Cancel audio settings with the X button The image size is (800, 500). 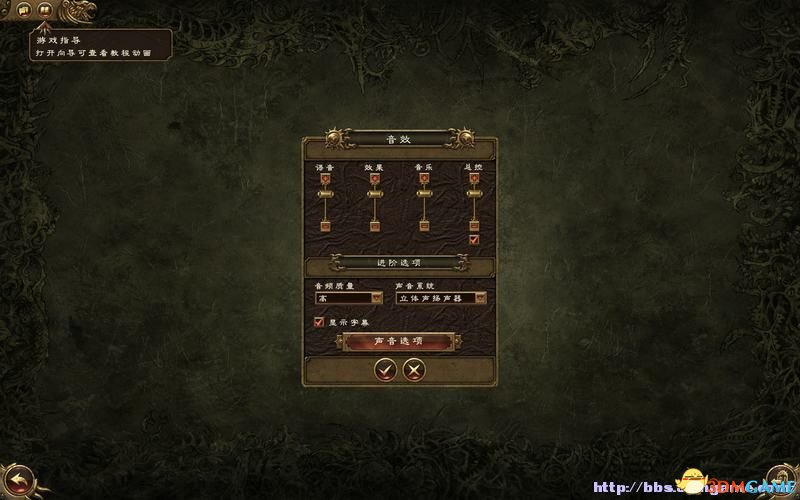pyautogui.click(x=413, y=370)
